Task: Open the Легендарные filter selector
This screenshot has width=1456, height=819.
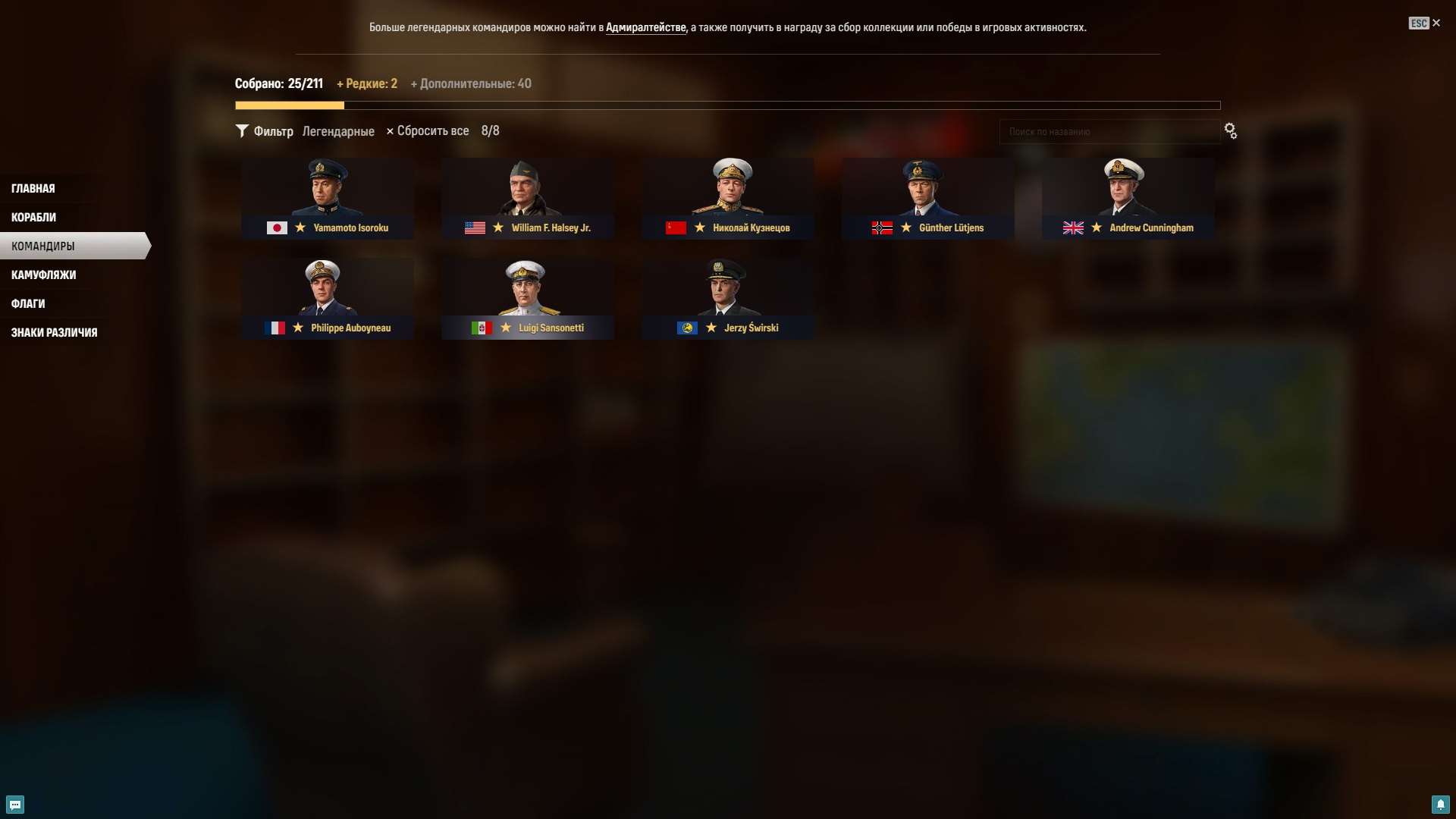Action: tap(338, 131)
